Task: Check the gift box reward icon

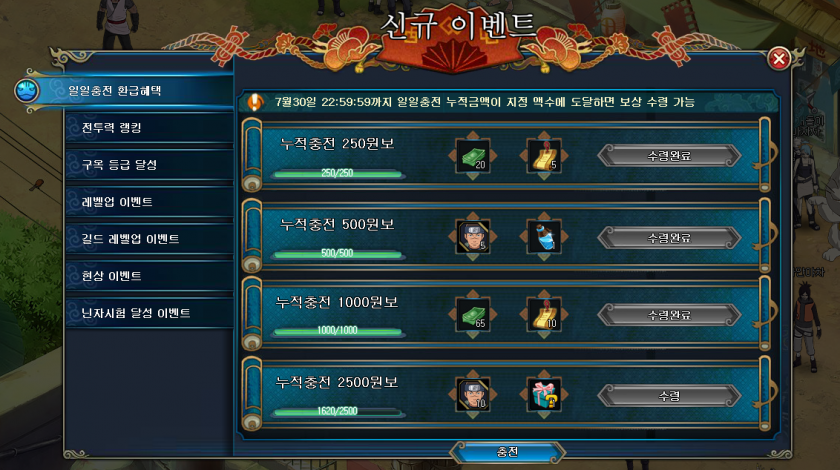Action: [544, 395]
